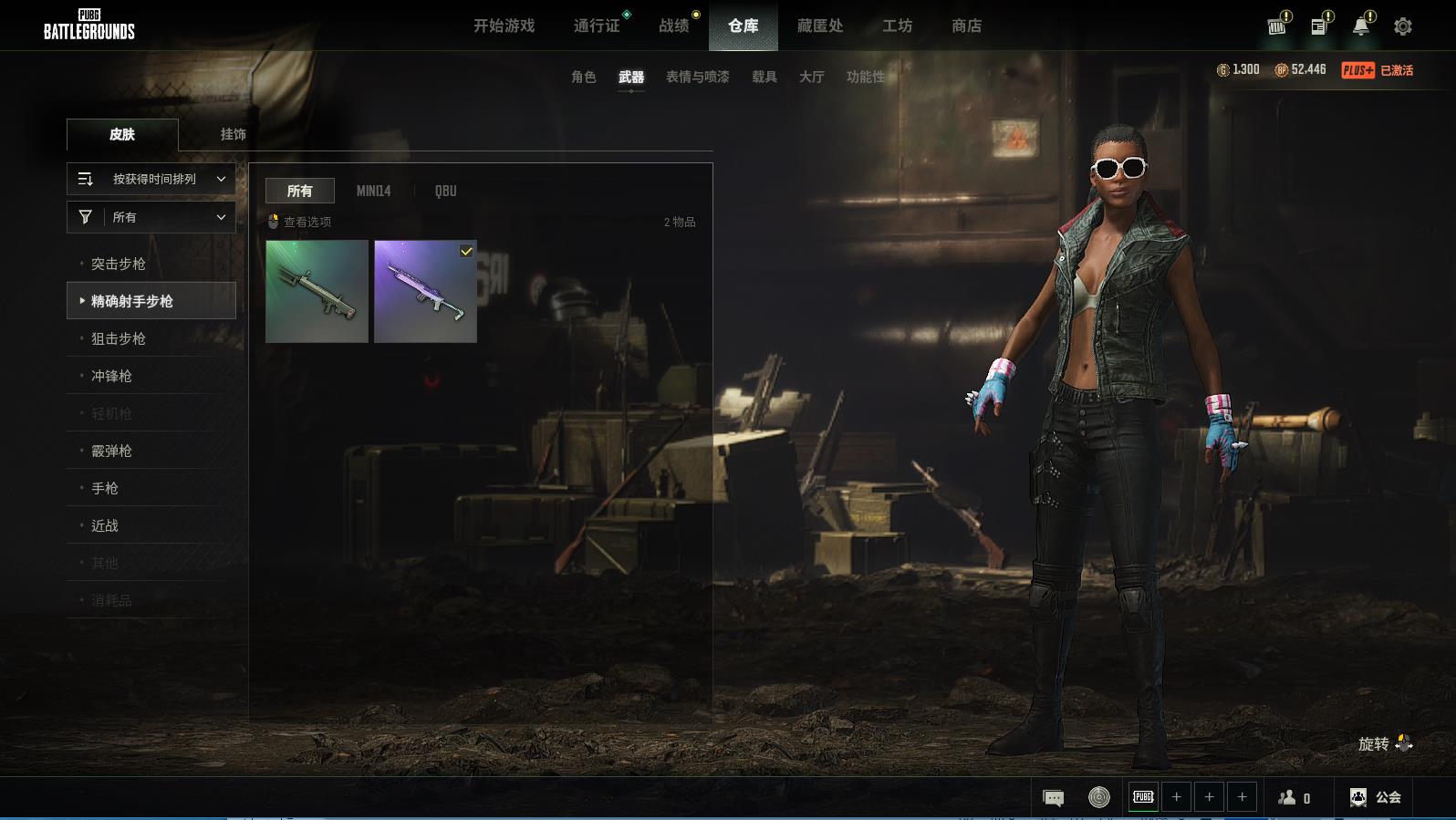Go to the 藏匿处 section
Viewport: 1456px width, 820px height.
tap(819, 26)
